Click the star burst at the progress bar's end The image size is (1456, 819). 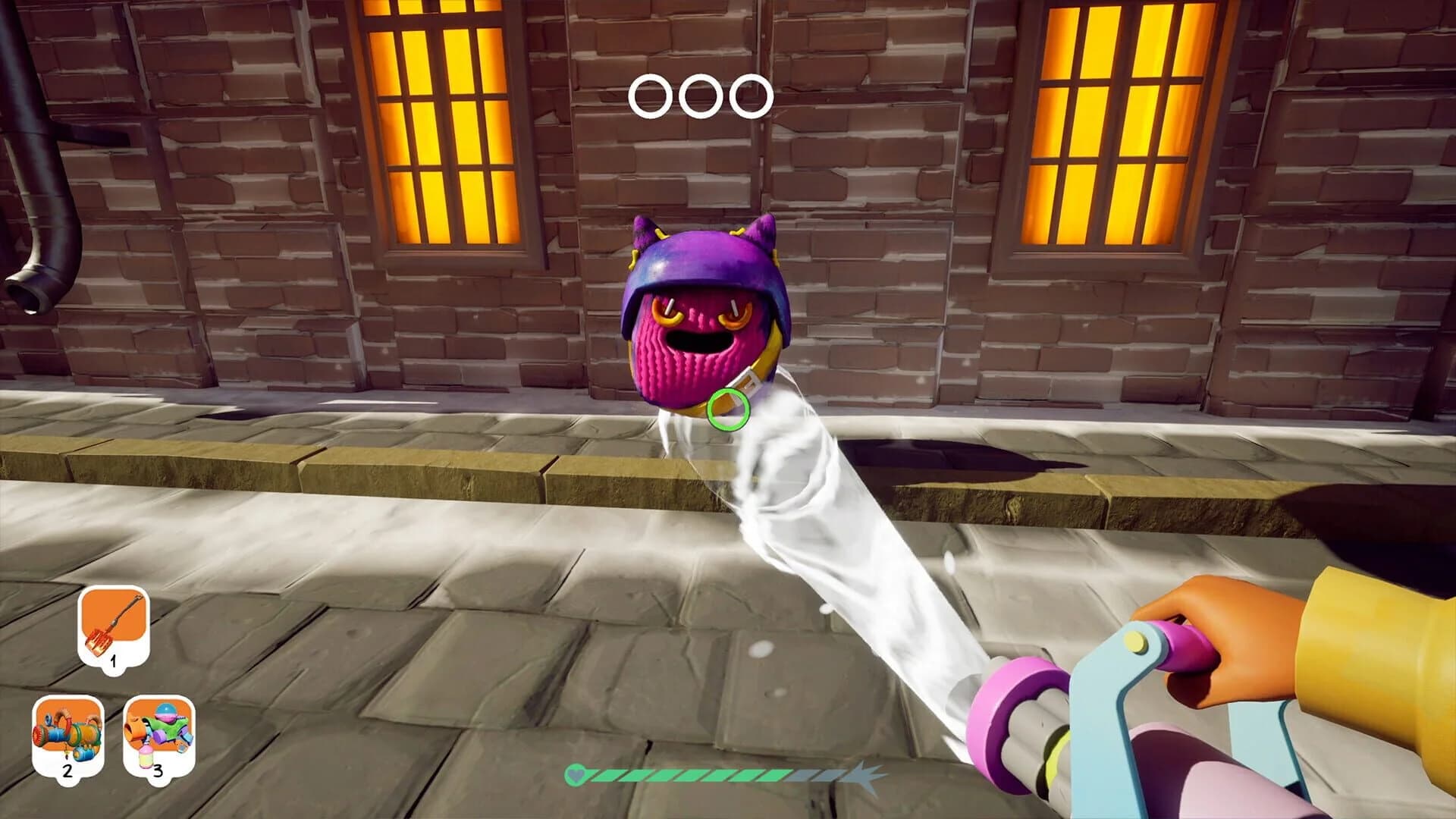coord(861,776)
